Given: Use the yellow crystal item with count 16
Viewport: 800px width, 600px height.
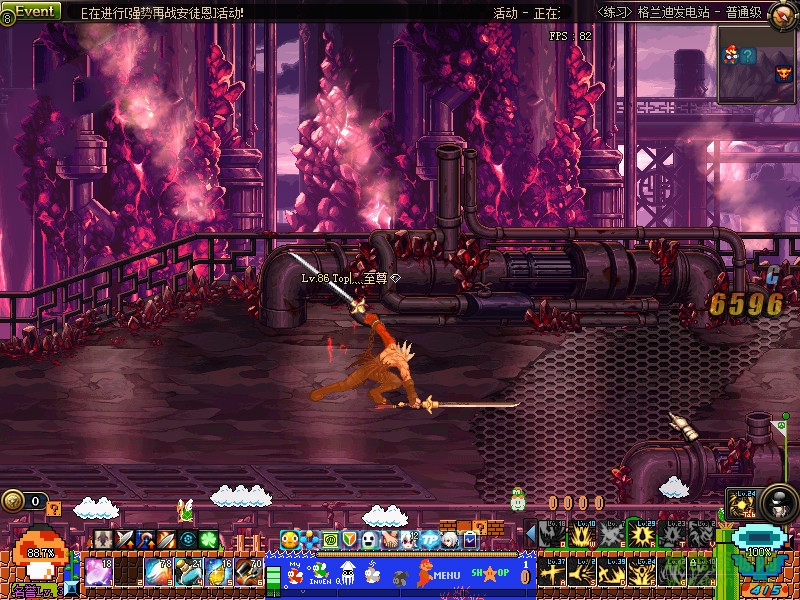Looking at the screenshot, I should pyautogui.click(x=219, y=574).
